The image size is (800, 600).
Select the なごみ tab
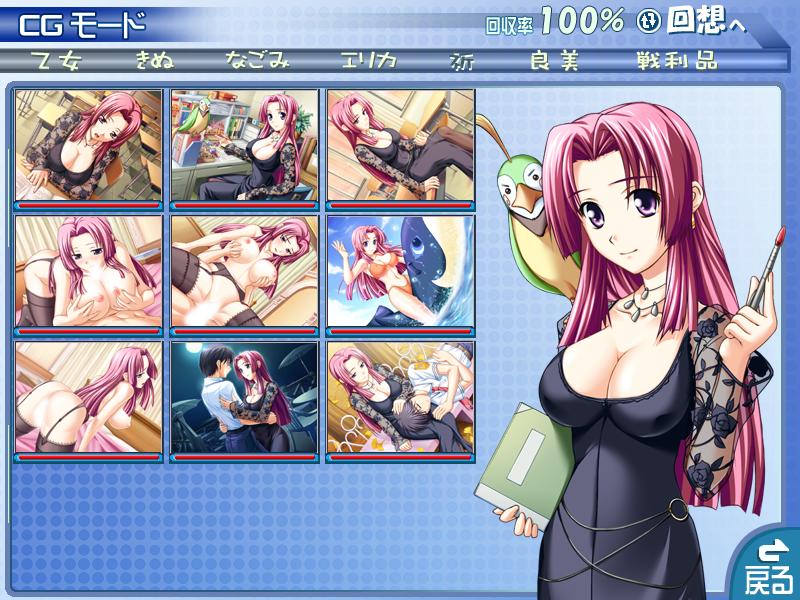tap(257, 60)
